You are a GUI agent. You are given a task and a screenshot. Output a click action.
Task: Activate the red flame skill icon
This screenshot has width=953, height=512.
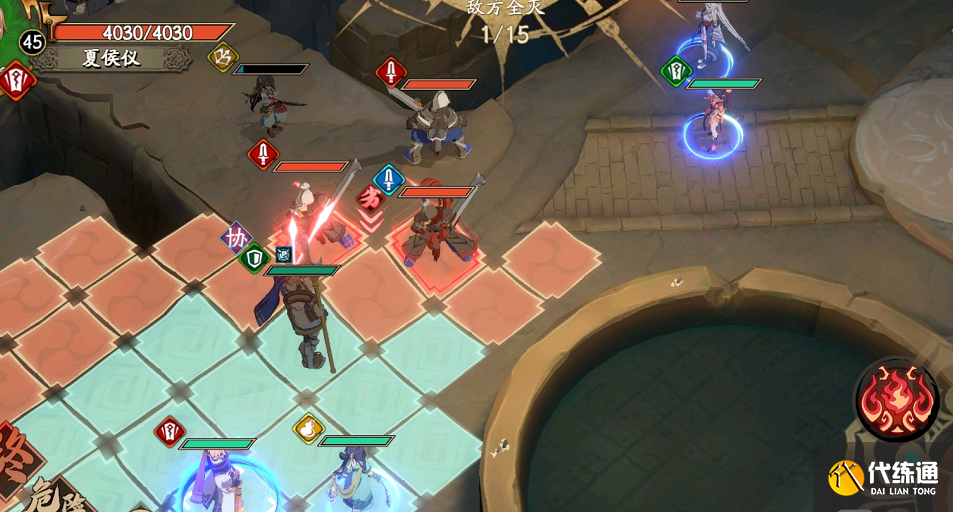click(x=896, y=398)
